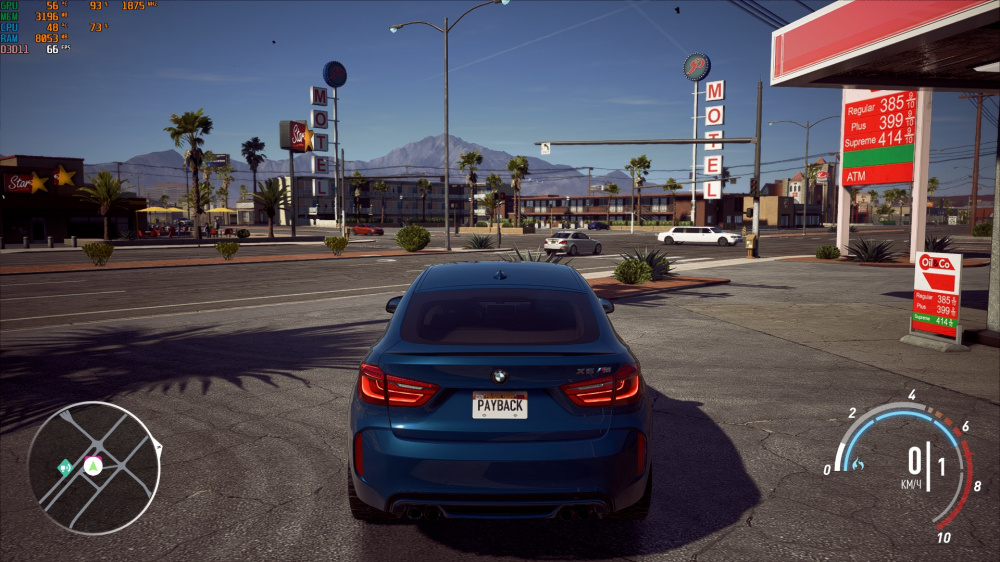Open the circular minimap
The image size is (1000, 562).
[x=94, y=468]
